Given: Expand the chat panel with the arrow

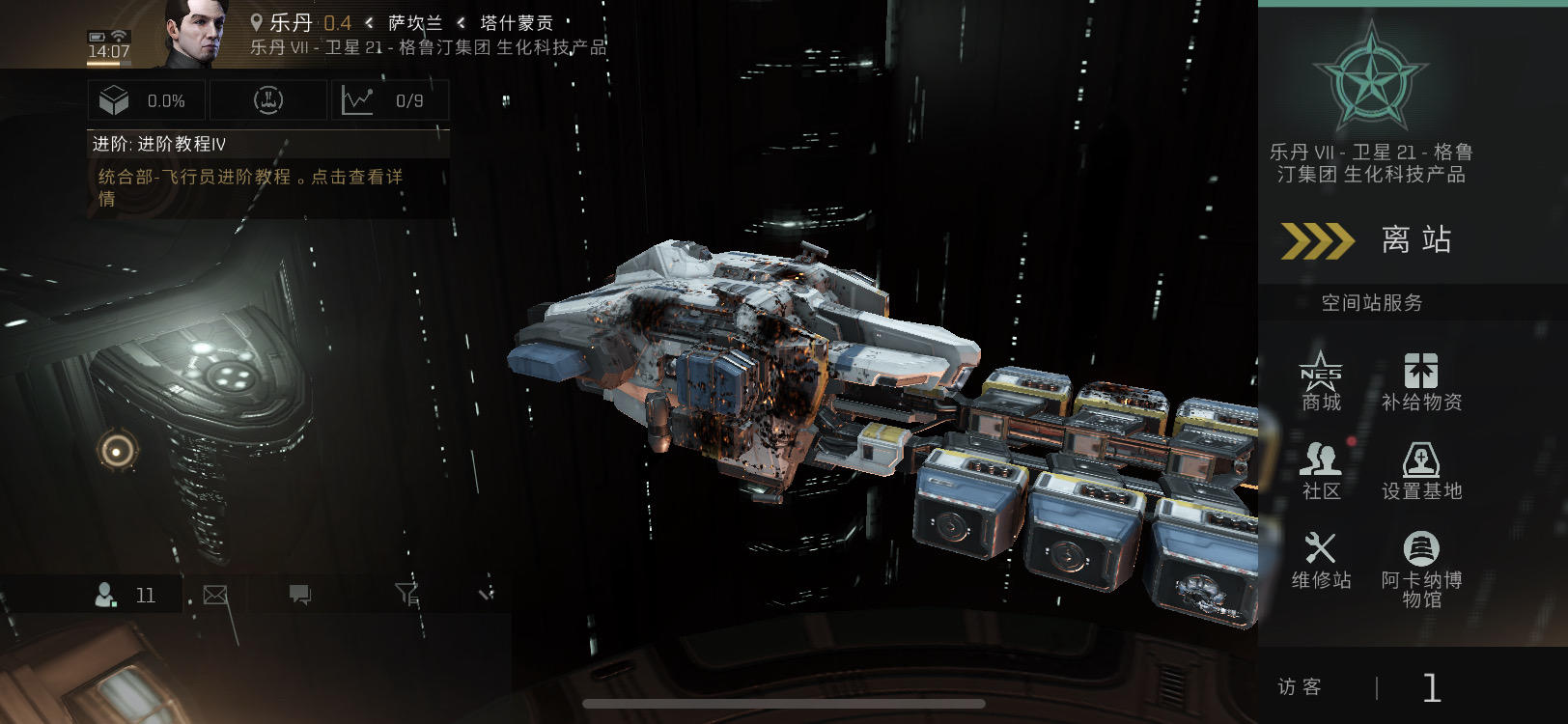Looking at the screenshot, I should point(486,595).
